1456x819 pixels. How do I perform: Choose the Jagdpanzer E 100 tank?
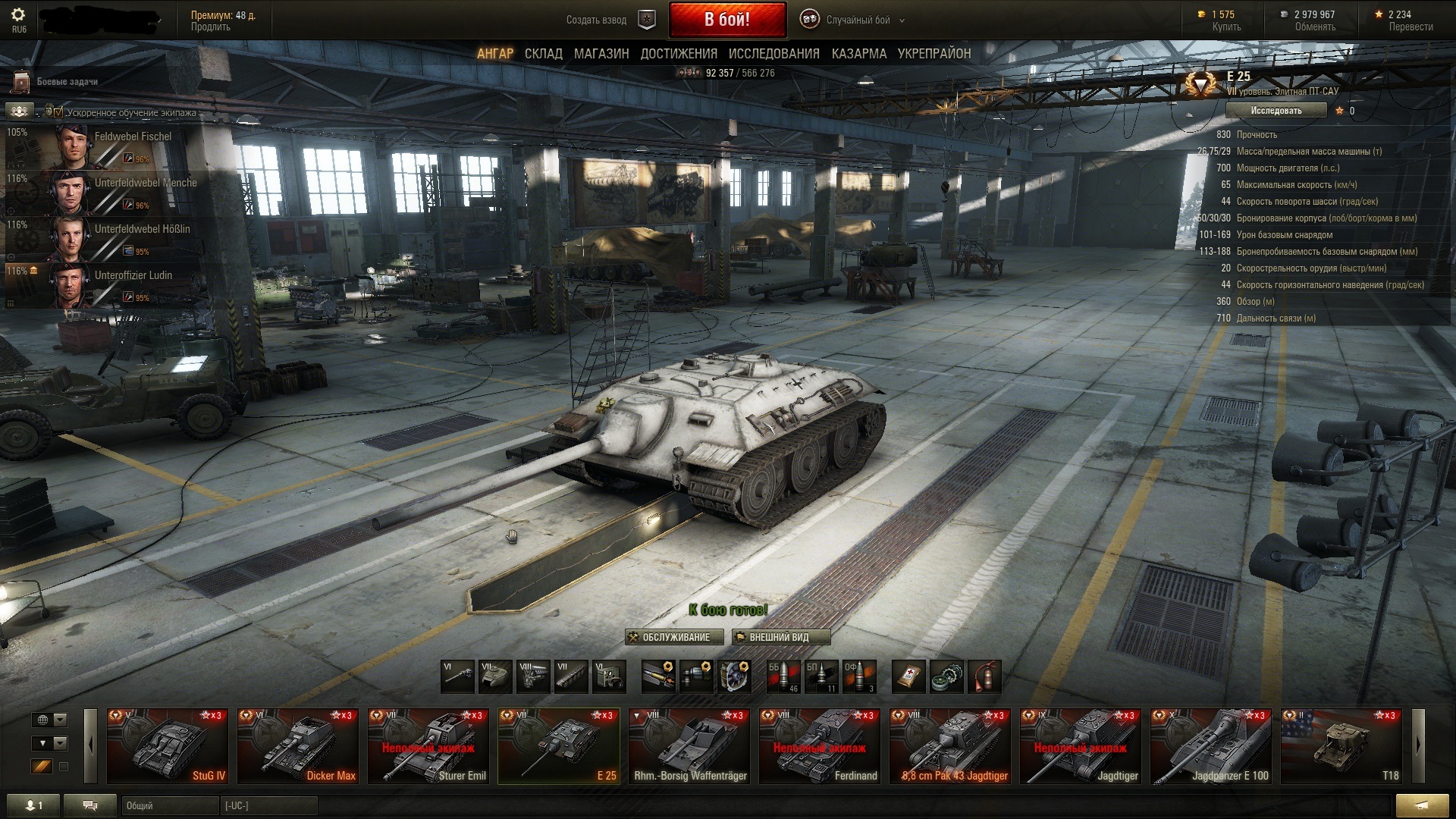click(x=1210, y=745)
